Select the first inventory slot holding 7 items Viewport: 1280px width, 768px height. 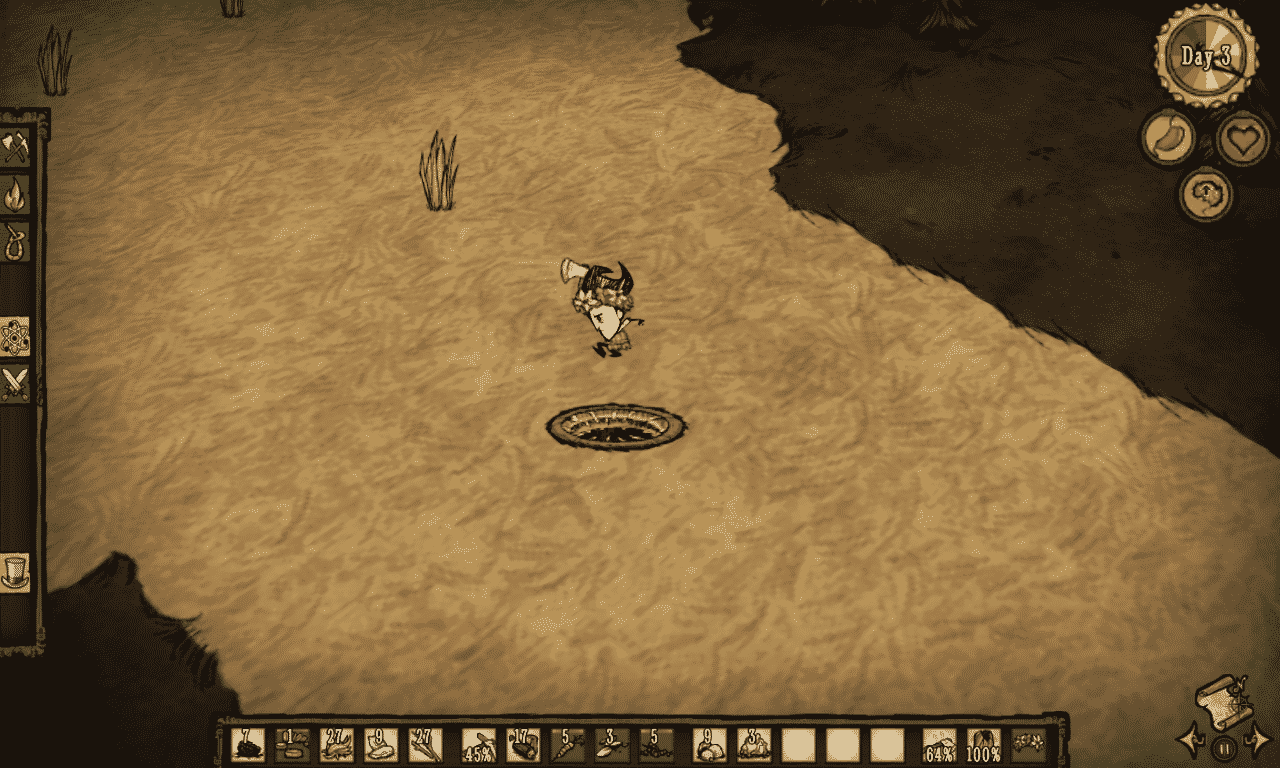(x=248, y=745)
